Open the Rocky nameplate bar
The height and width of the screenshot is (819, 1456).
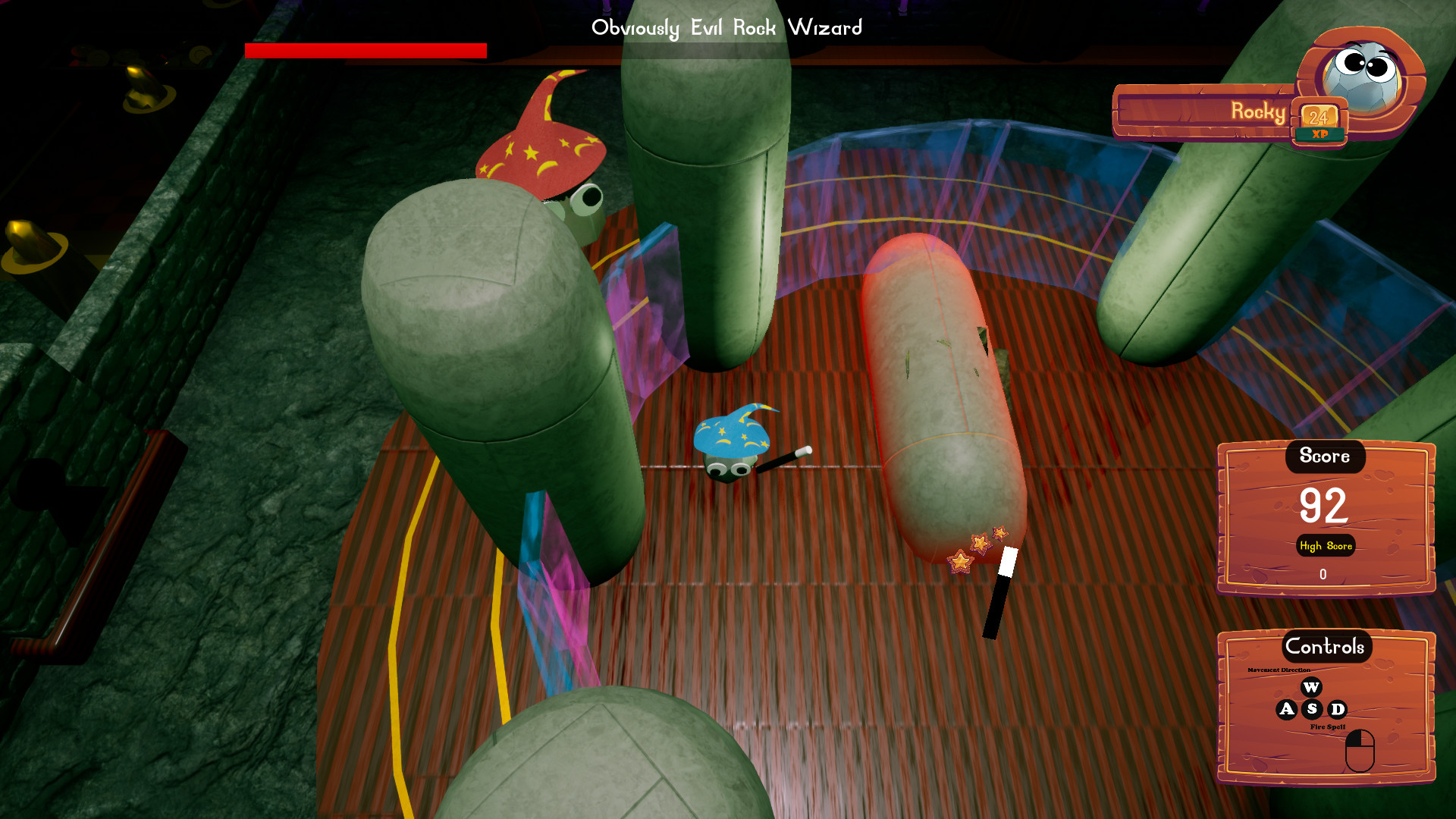[1228, 112]
